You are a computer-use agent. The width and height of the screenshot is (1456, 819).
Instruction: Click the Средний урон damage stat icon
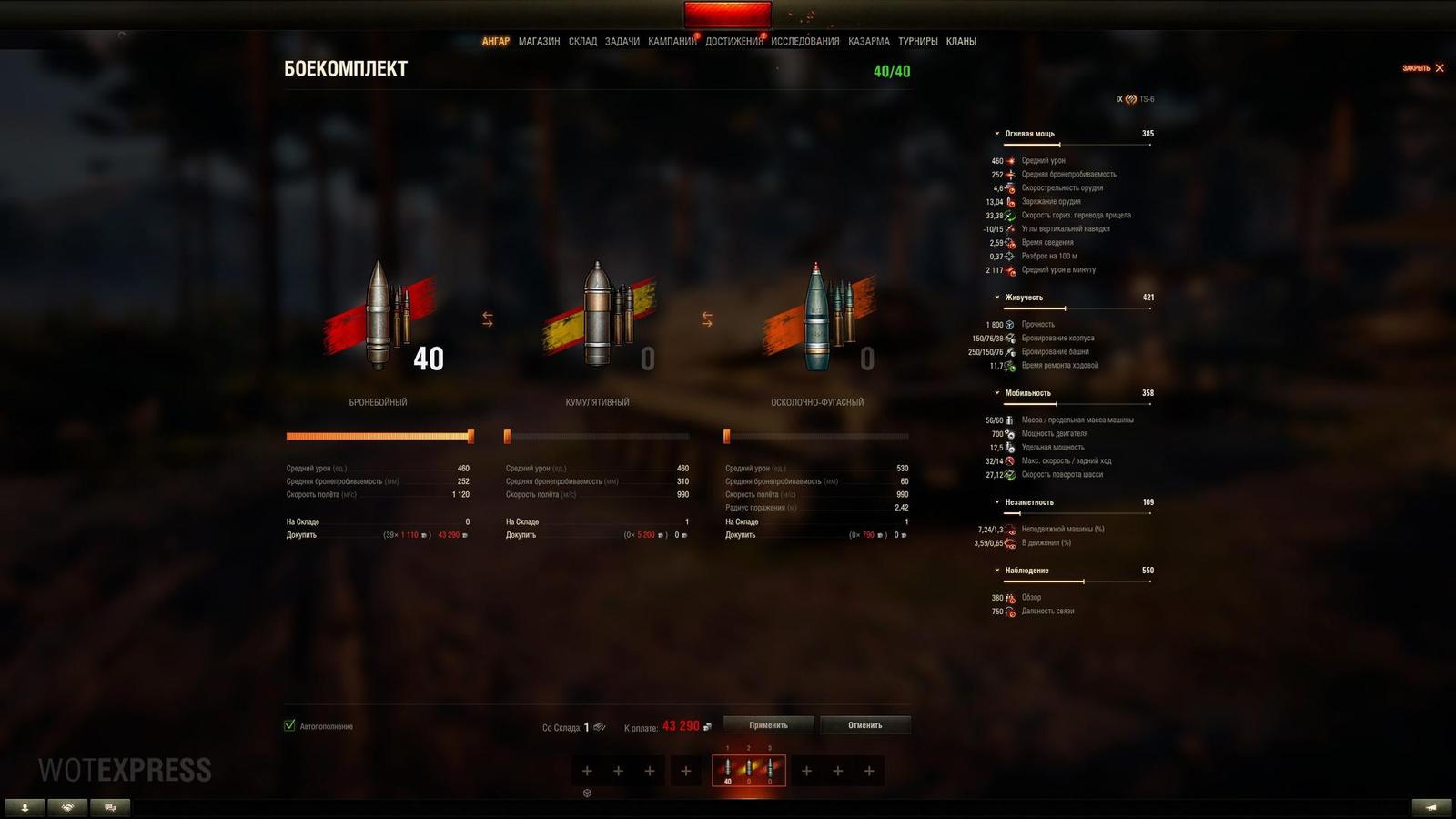pos(1010,160)
